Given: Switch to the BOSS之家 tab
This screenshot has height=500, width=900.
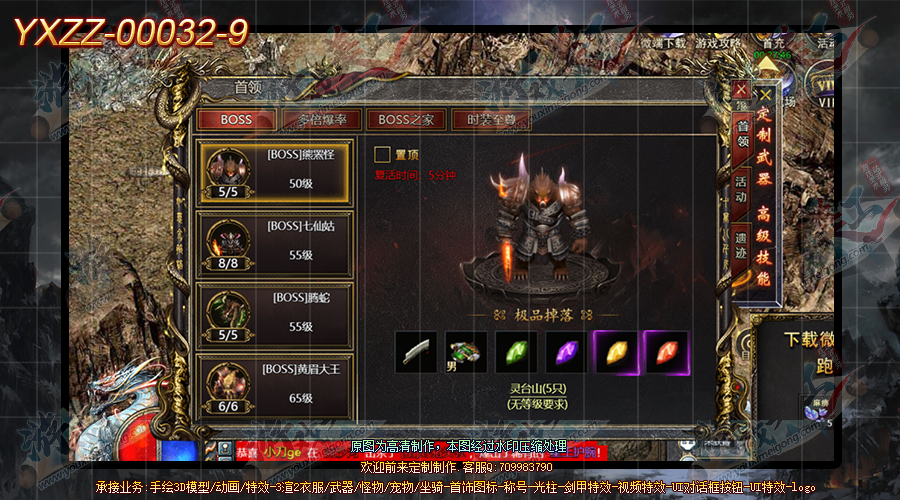Looking at the screenshot, I should (x=406, y=120).
